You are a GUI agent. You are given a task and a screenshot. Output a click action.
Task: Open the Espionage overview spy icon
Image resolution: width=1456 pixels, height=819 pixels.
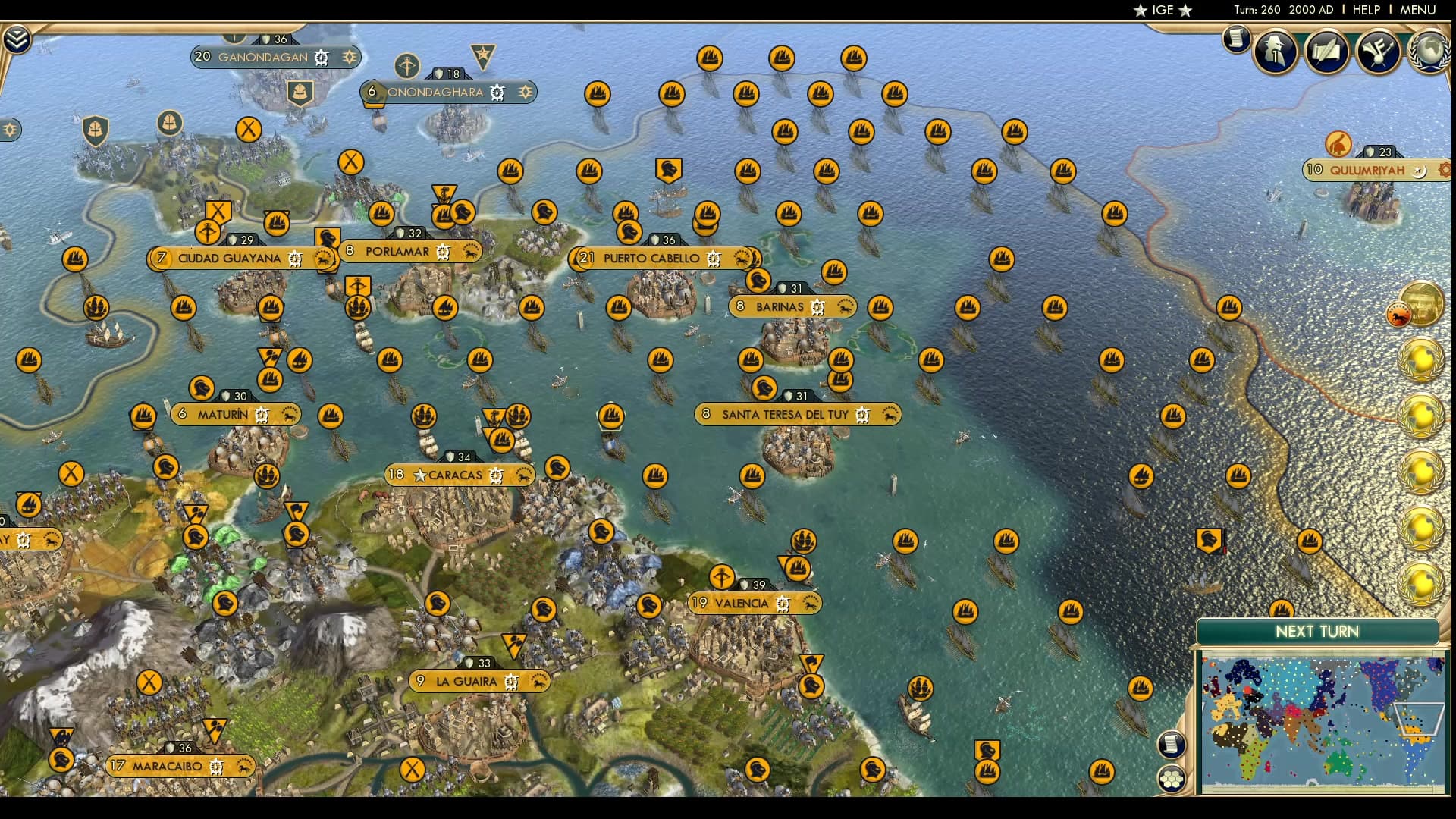coord(1275,53)
